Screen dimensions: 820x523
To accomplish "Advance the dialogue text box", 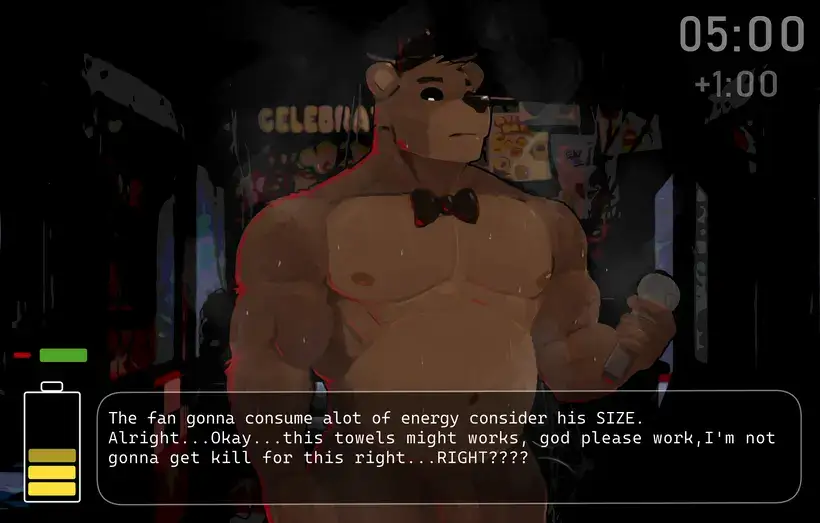I will [x=448, y=446].
